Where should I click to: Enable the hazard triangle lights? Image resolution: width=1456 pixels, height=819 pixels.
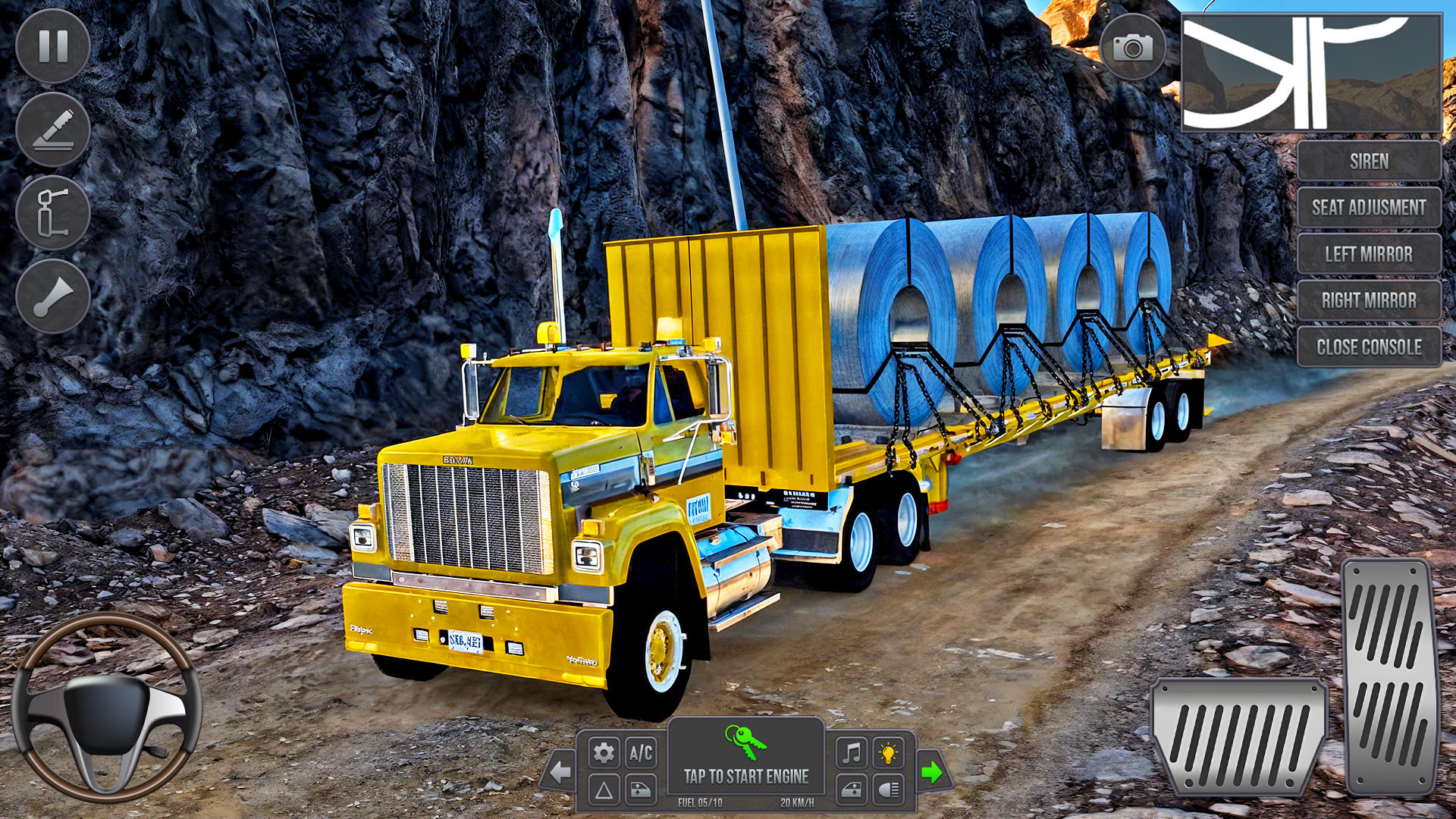point(603,791)
